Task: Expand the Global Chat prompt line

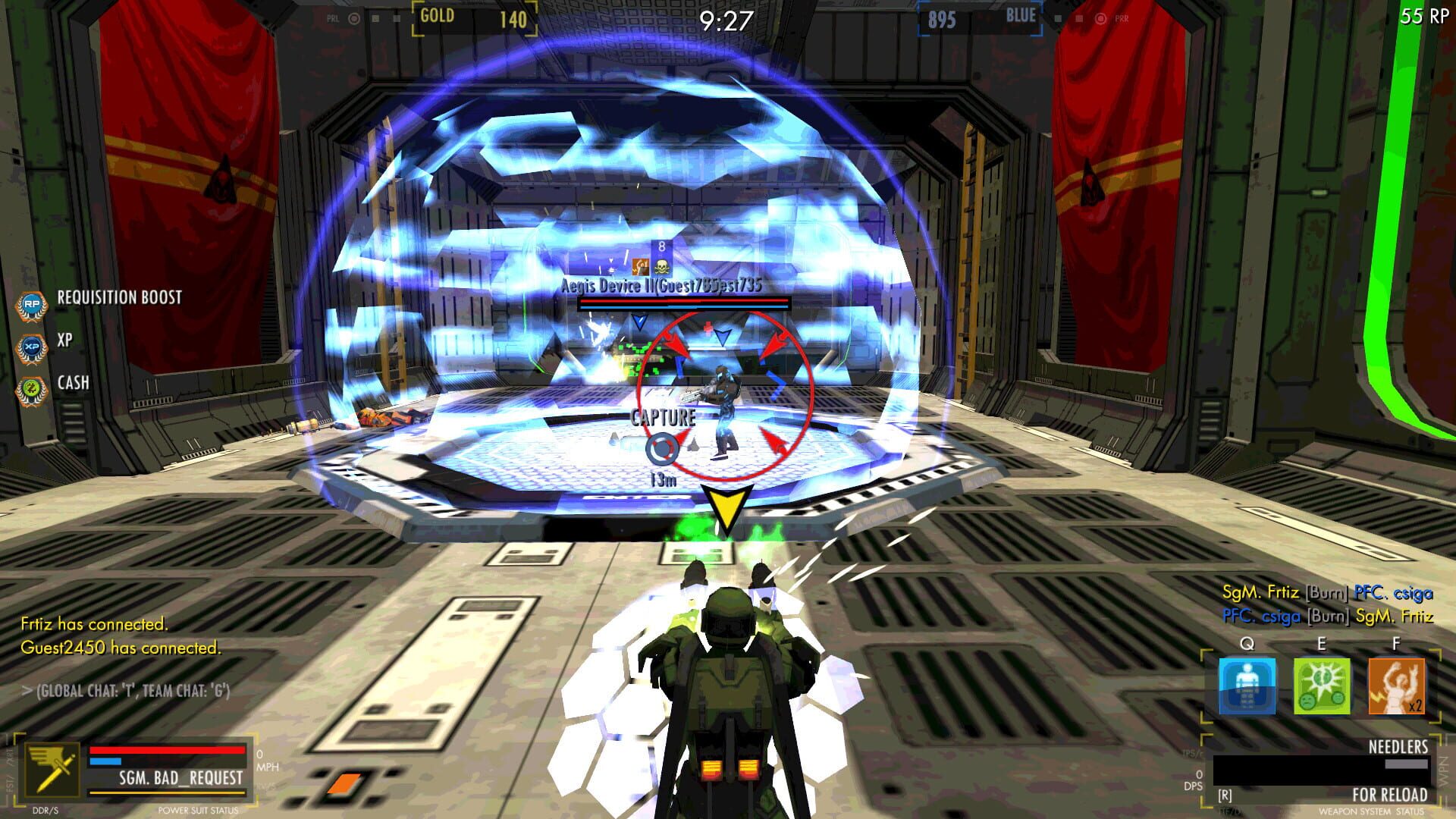Action: click(x=127, y=692)
